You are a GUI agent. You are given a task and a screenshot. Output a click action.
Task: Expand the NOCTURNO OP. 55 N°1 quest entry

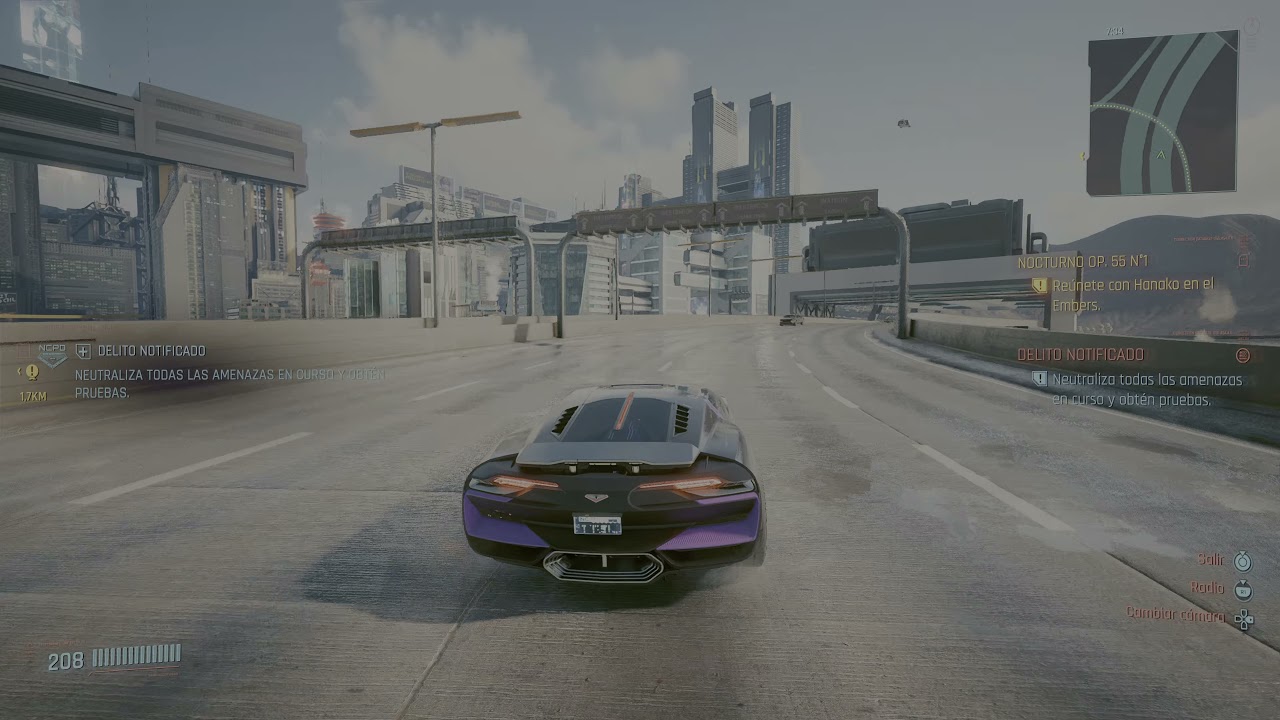(1083, 261)
